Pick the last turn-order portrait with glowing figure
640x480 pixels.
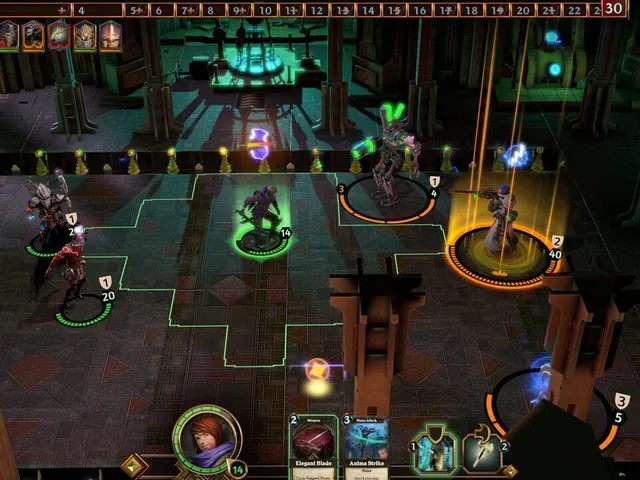coord(110,36)
